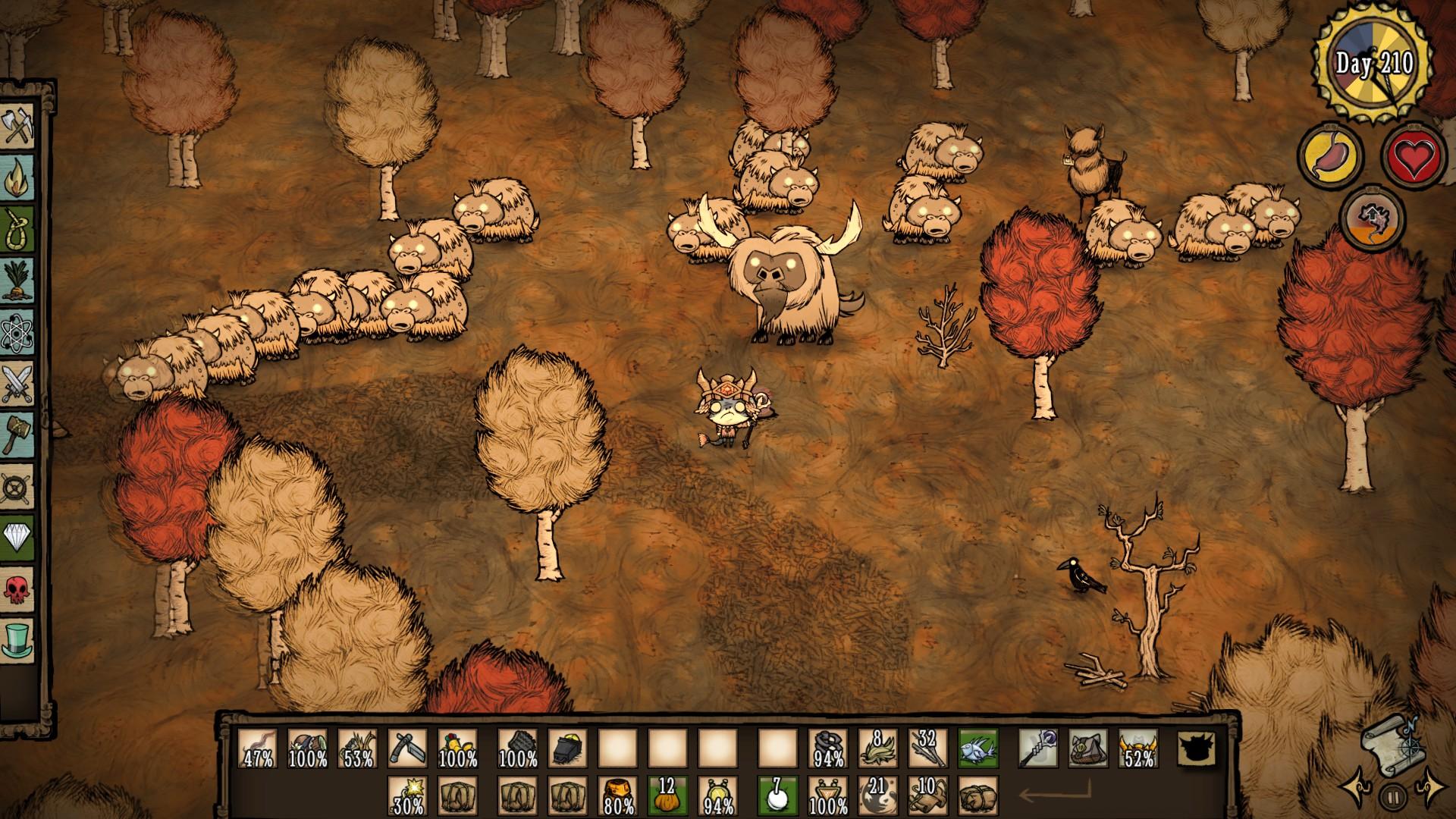
Task: Switch to the Fight crossed-swords tab
Action: [18, 383]
